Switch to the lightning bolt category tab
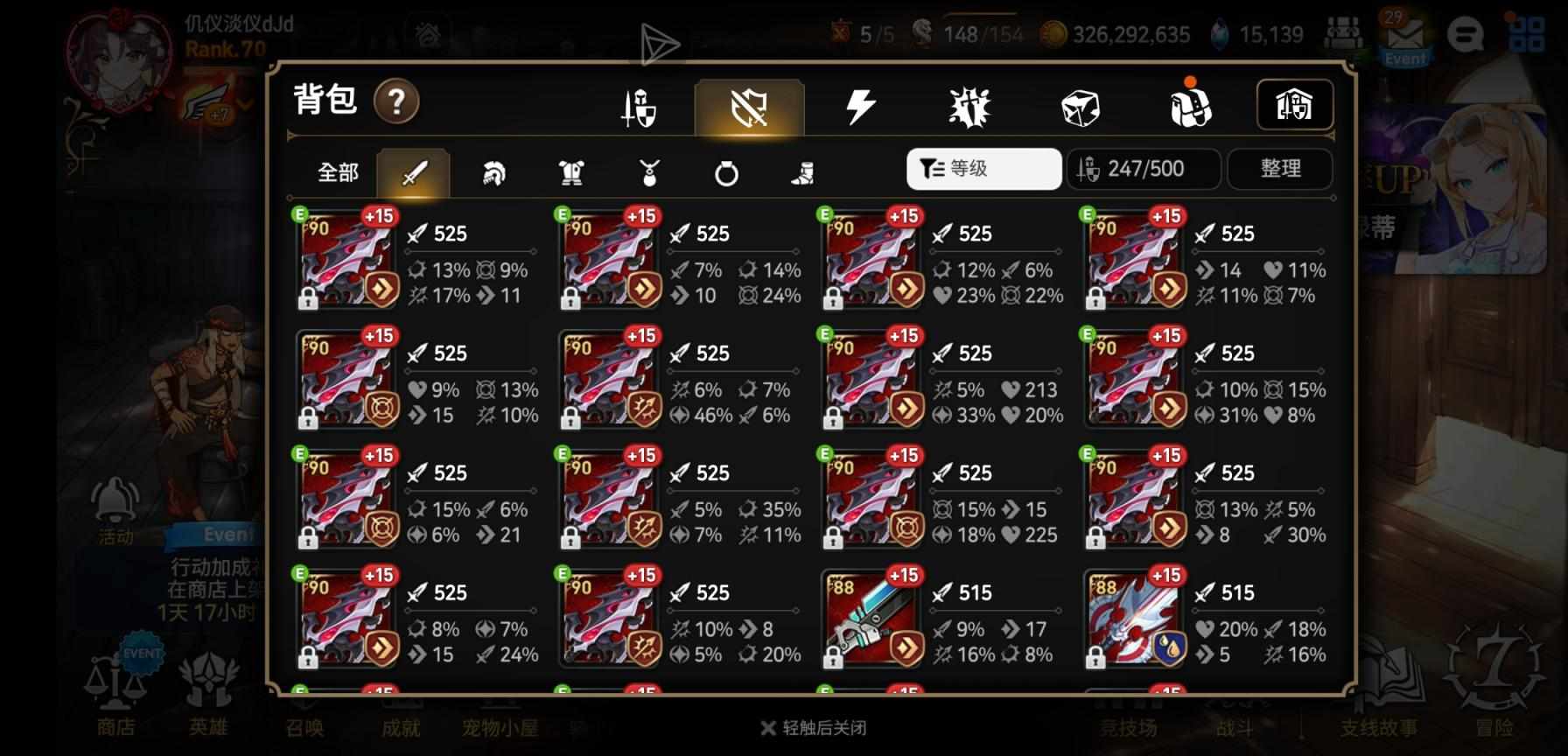 (x=860, y=108)
